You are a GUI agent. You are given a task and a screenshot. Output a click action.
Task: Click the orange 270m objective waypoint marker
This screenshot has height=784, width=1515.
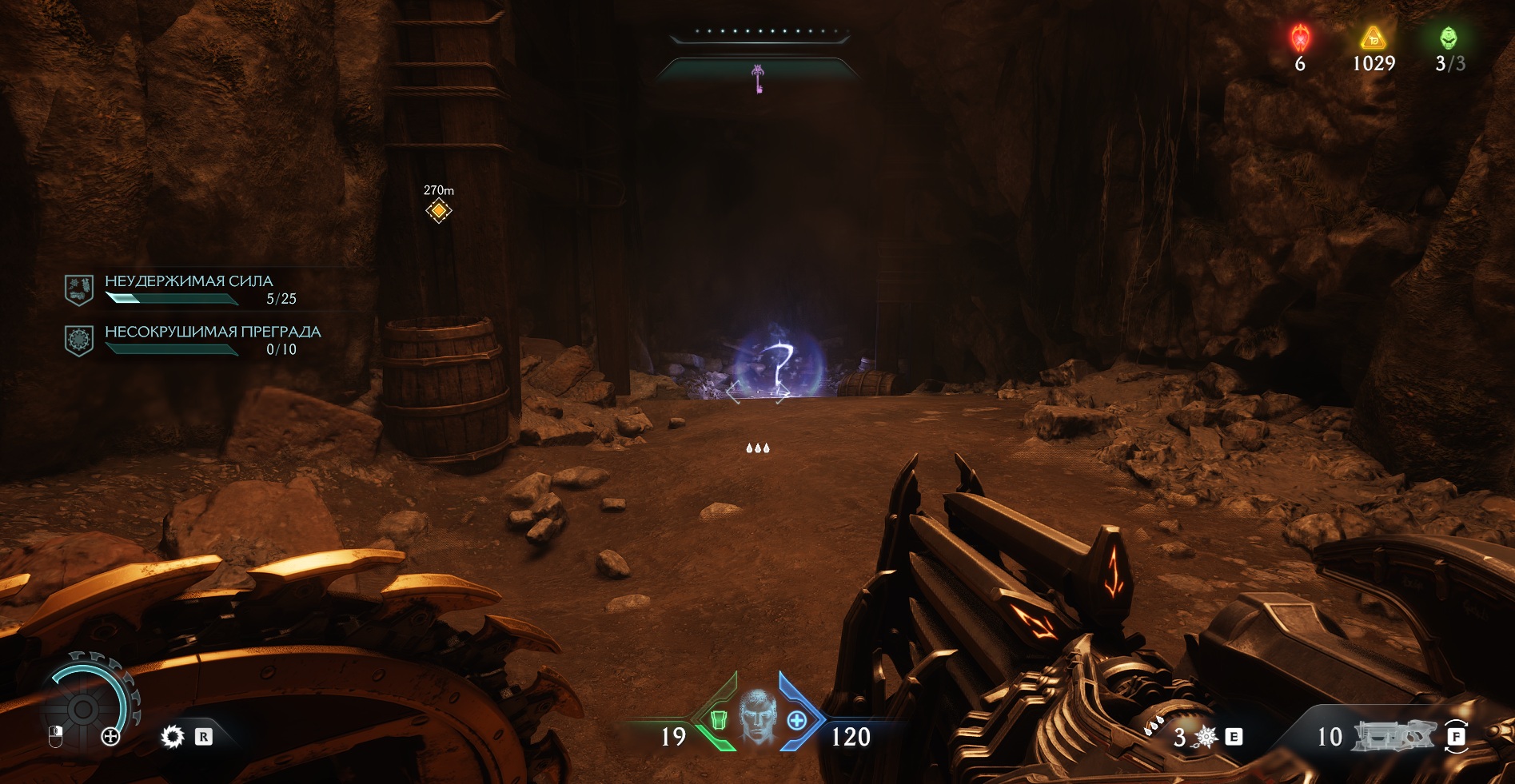[438, 210]
